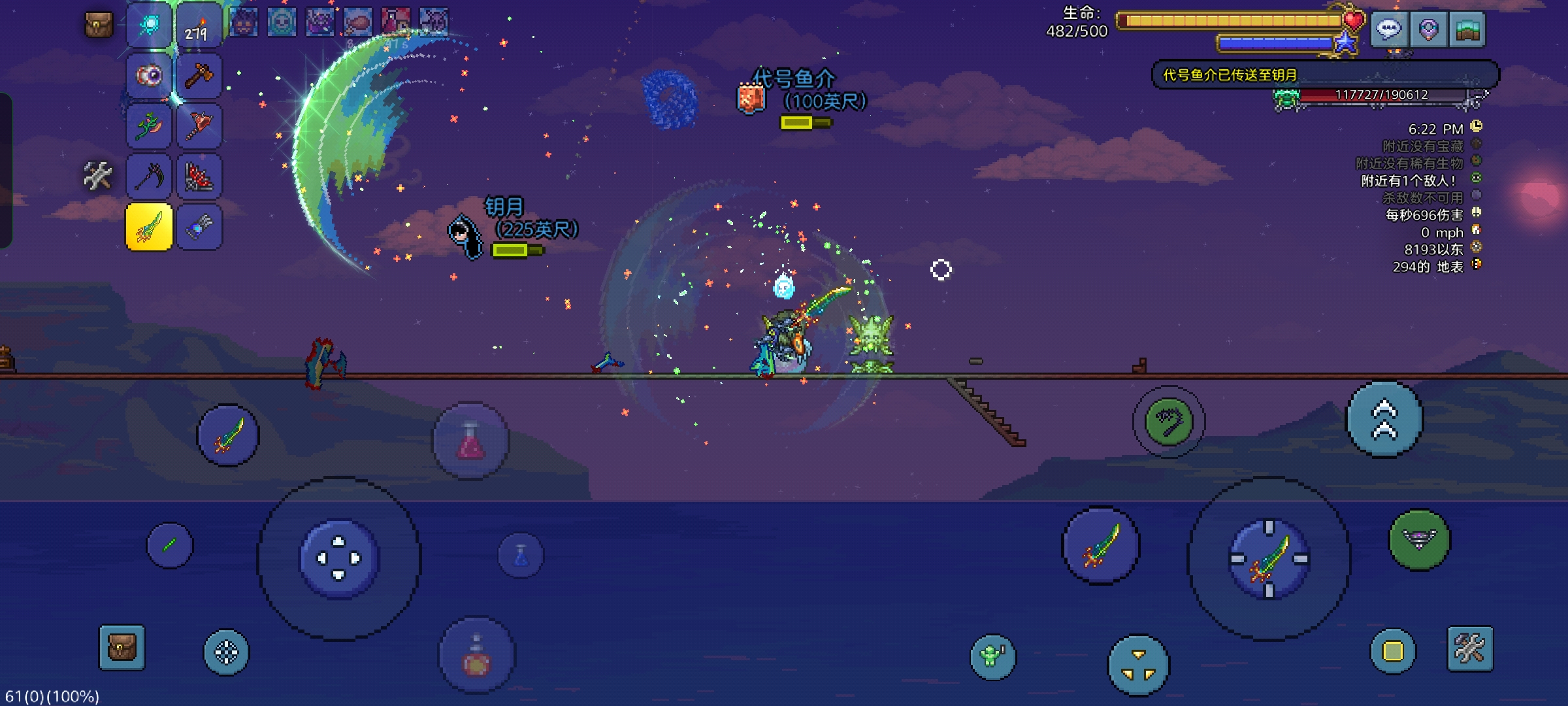This screenshot has height=706, width=1568.
Task: Use the blue mana potion button
Action: (x=521, y=556)
